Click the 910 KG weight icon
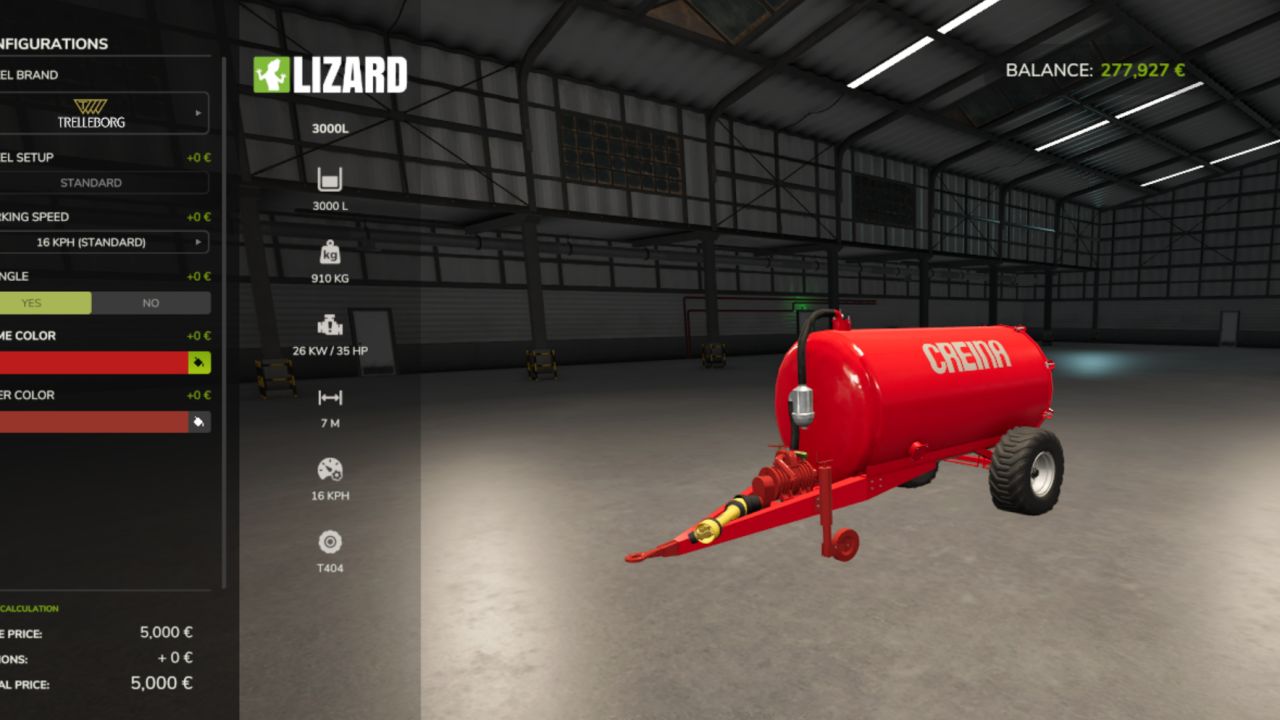This screenshot has width=1280, height=720. click(x=330, y=253)
